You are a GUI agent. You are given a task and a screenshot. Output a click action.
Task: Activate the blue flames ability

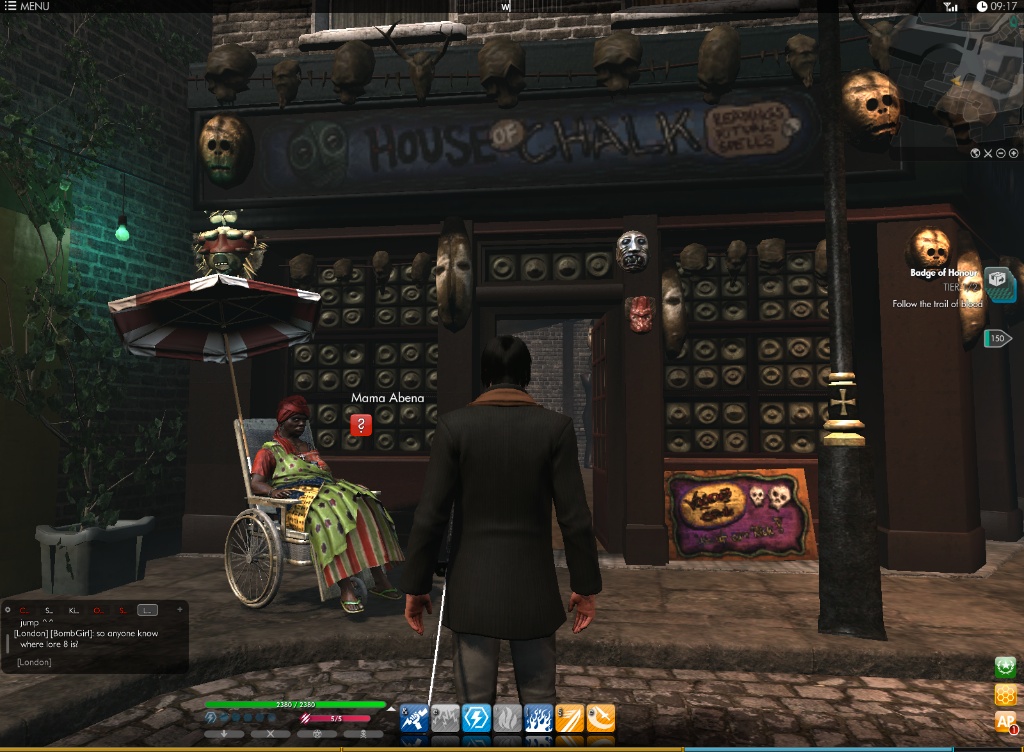(x=538, y=718)
